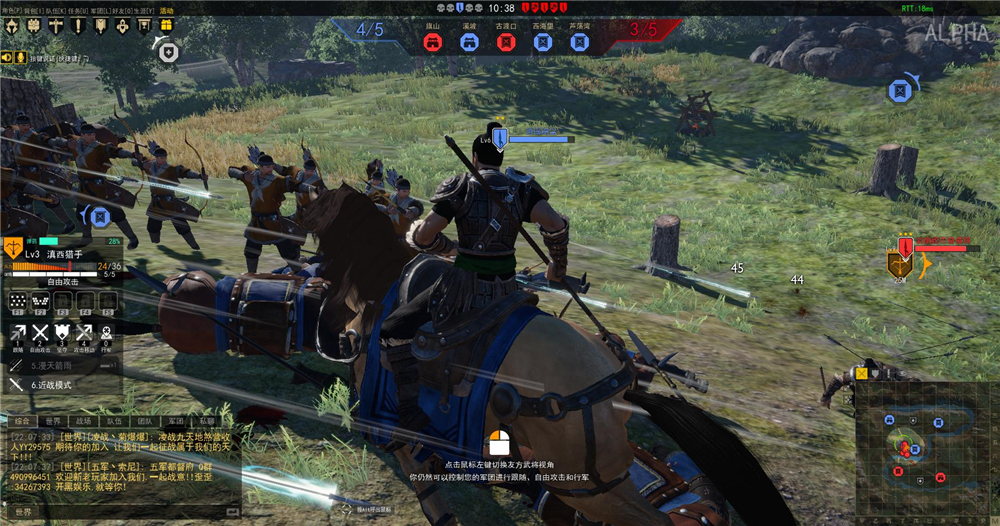Image resolution: width=1000 pixels, height=526 pixels.
Task: Select the 自由攻击 crossed-swords command
Action: click(40, 337)
